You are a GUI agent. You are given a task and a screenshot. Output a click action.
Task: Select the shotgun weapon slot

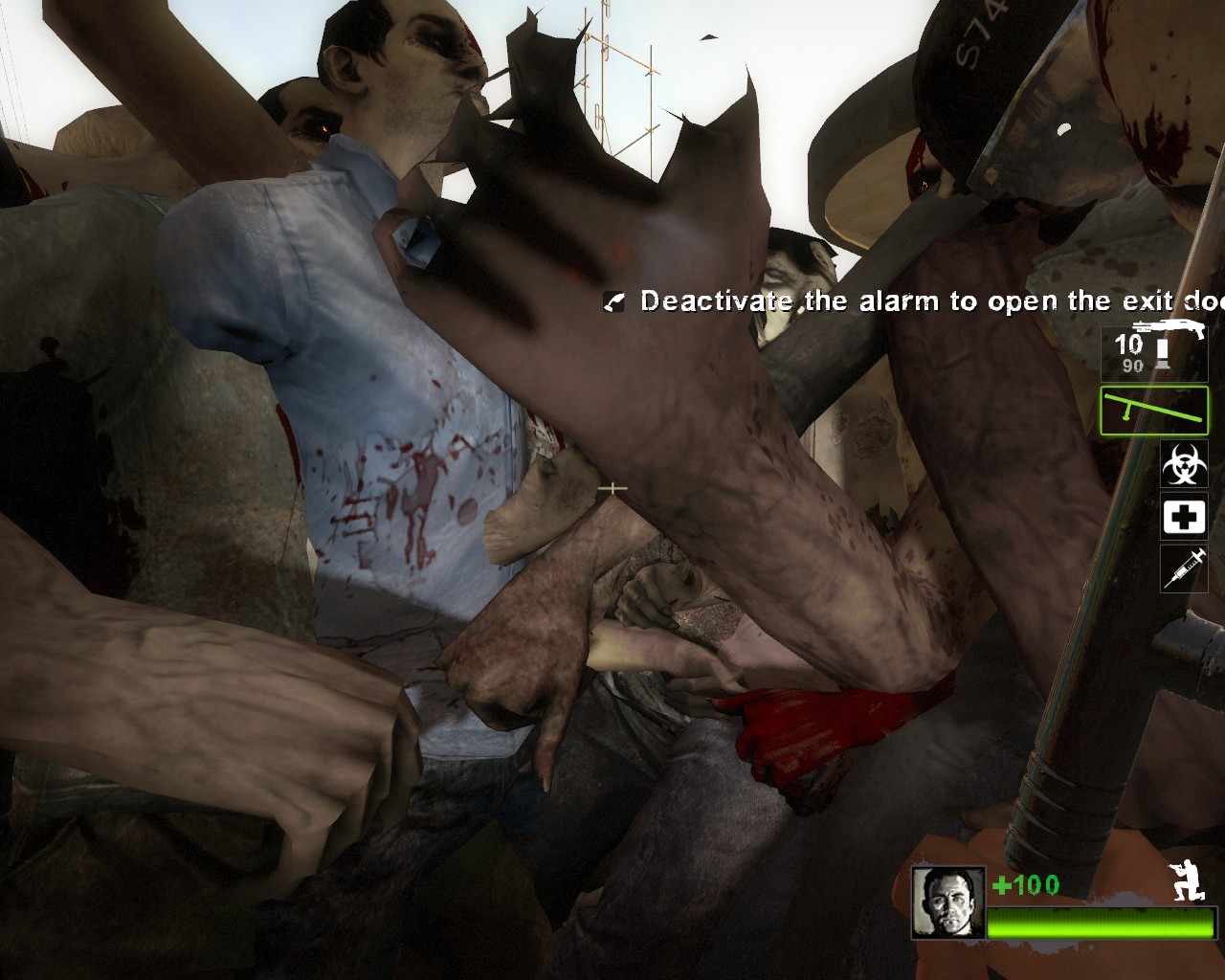(1153, 351)
